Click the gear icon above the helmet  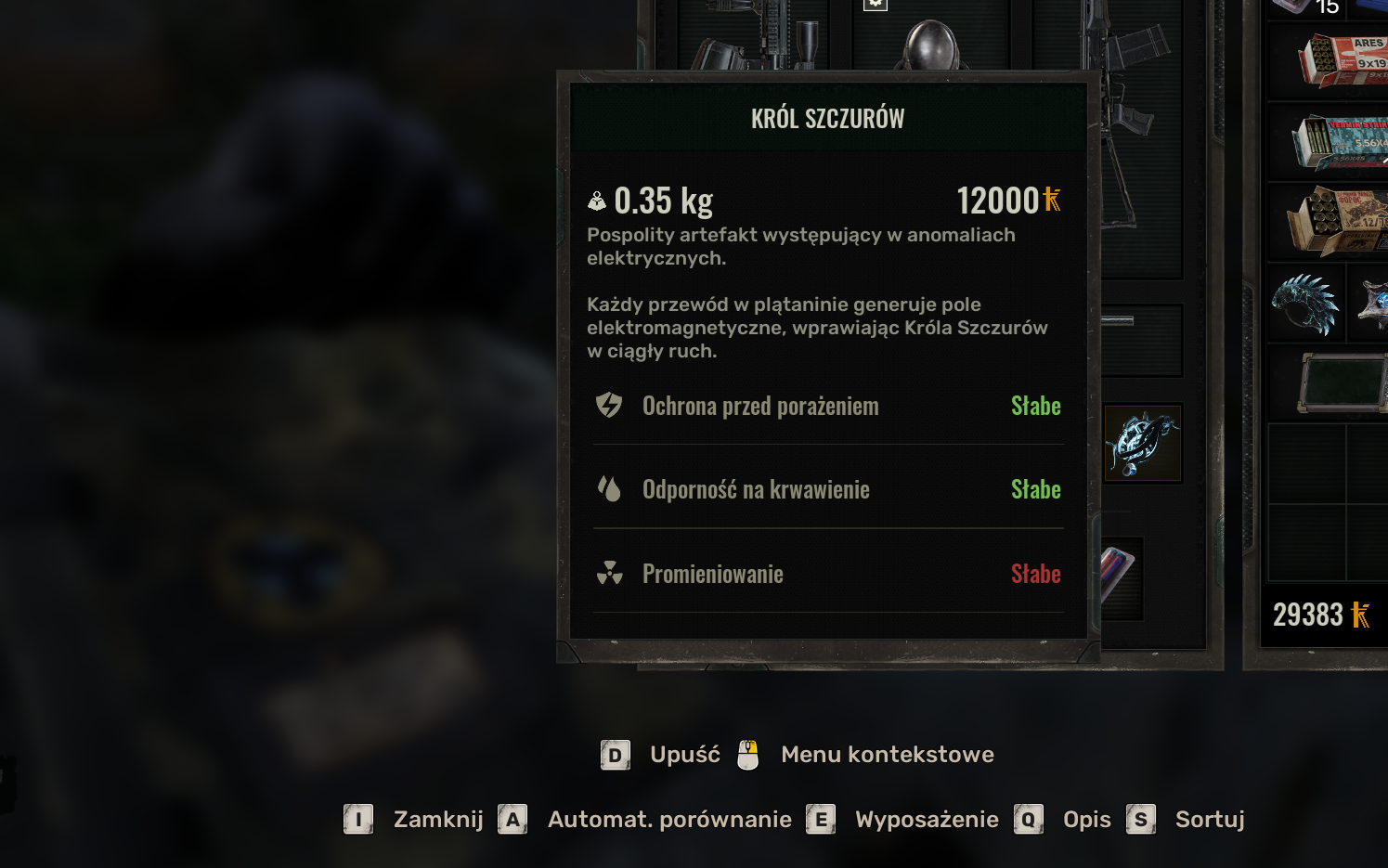875,4
